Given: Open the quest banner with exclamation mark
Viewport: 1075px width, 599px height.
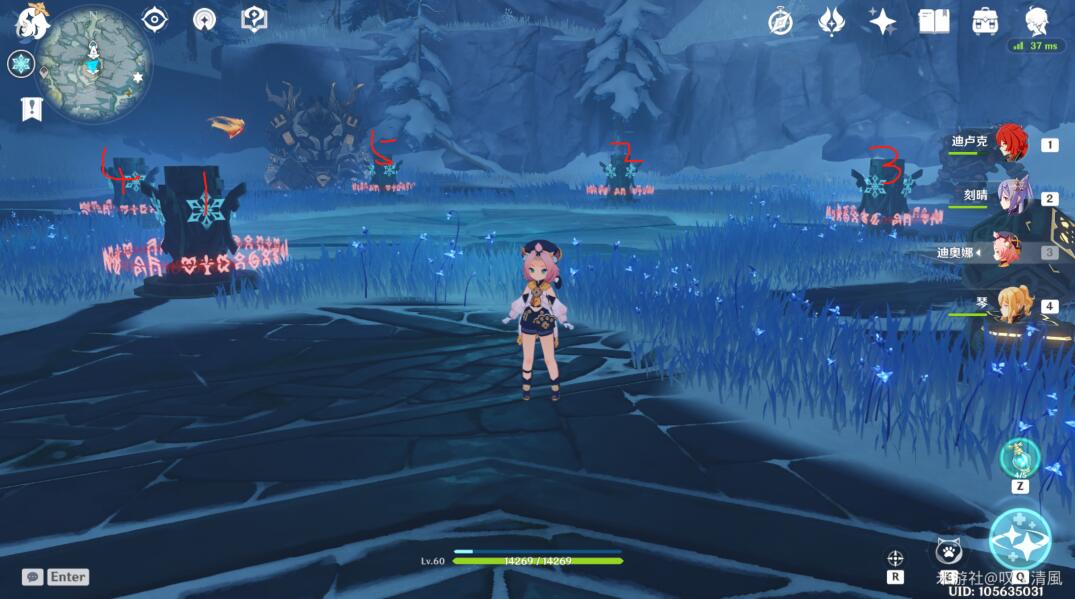Looking at the screenshot, I should pos(31,108).
